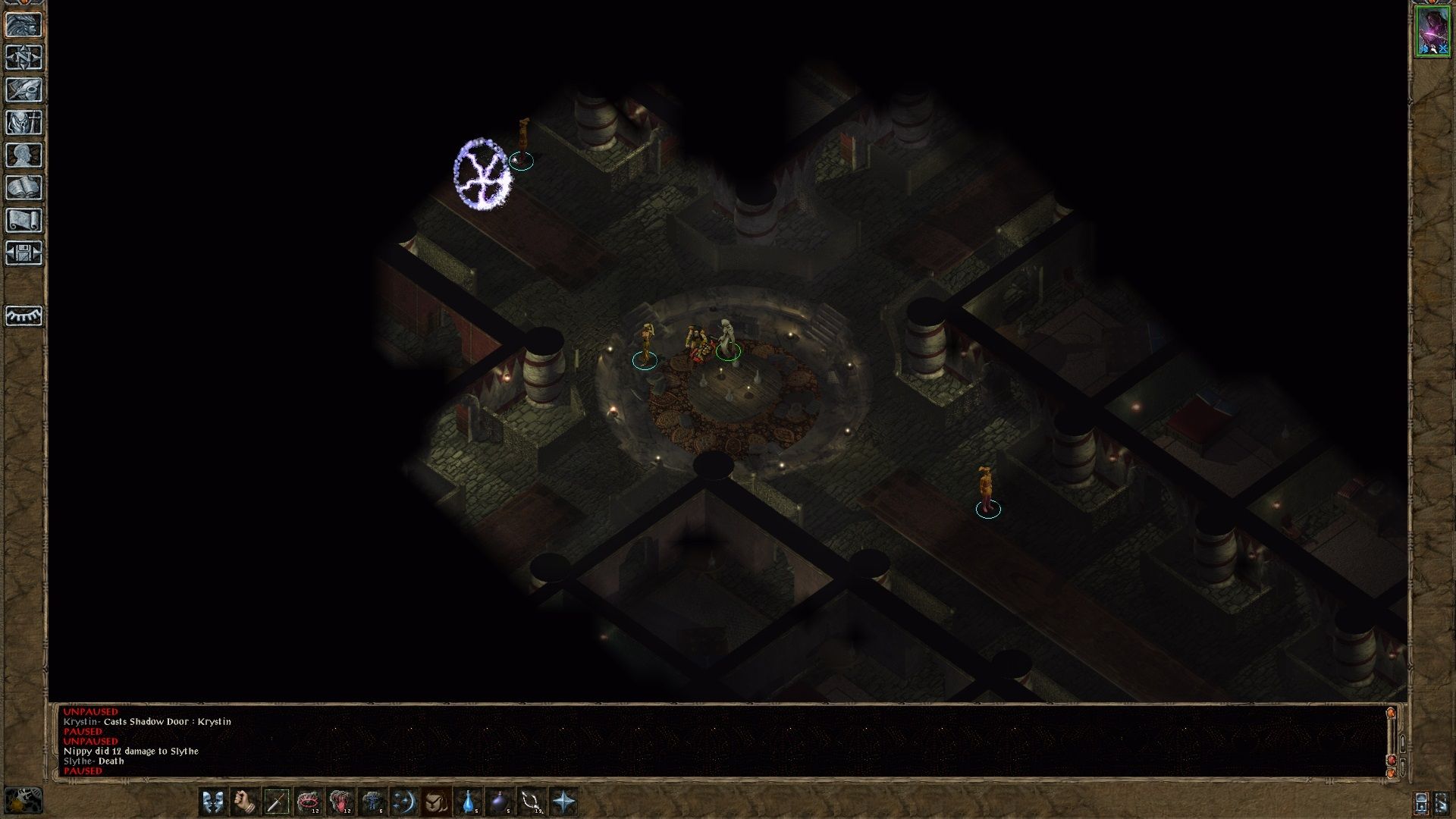The height and width of the screenshot is (819, 1456).
Task: Use the red hand spell slot
Action: pos(340,801)
